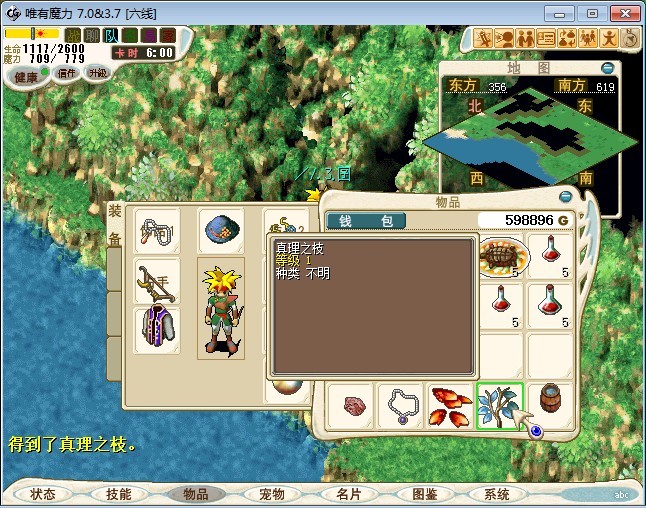Select the orange feathers item slot
The image size is (646, 508).
coord(450,406)
